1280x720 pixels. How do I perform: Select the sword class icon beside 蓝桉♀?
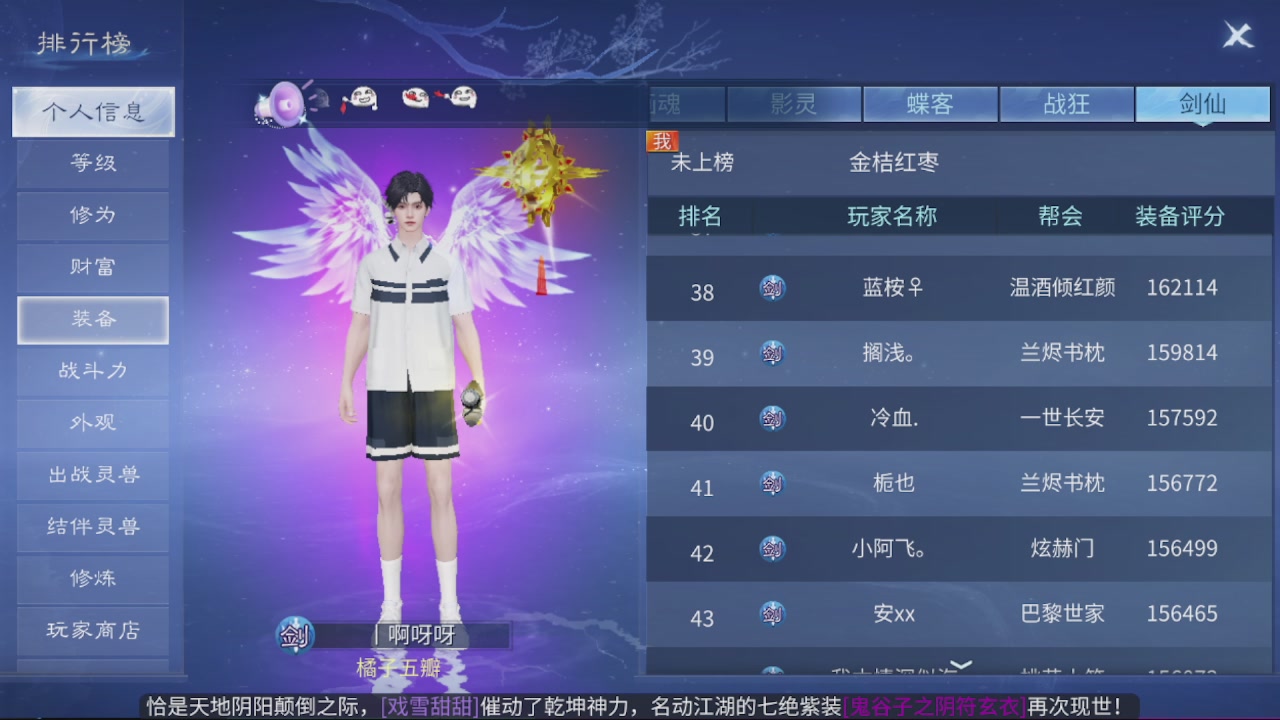(x=771, y=287)
